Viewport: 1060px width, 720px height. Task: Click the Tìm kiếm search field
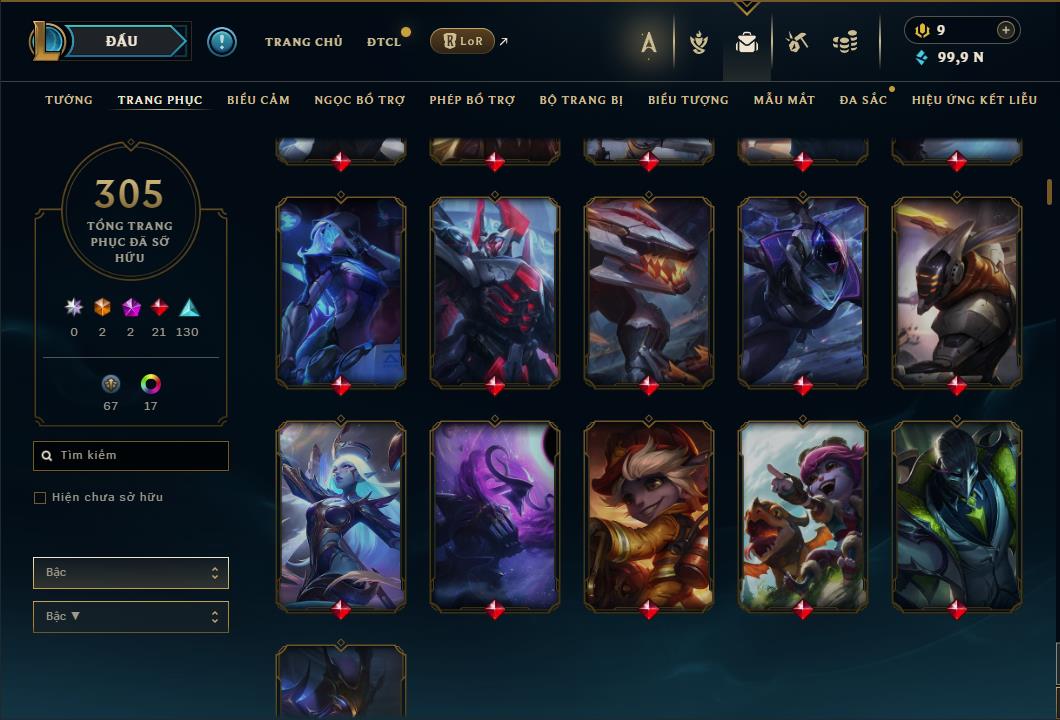[131, 456]
